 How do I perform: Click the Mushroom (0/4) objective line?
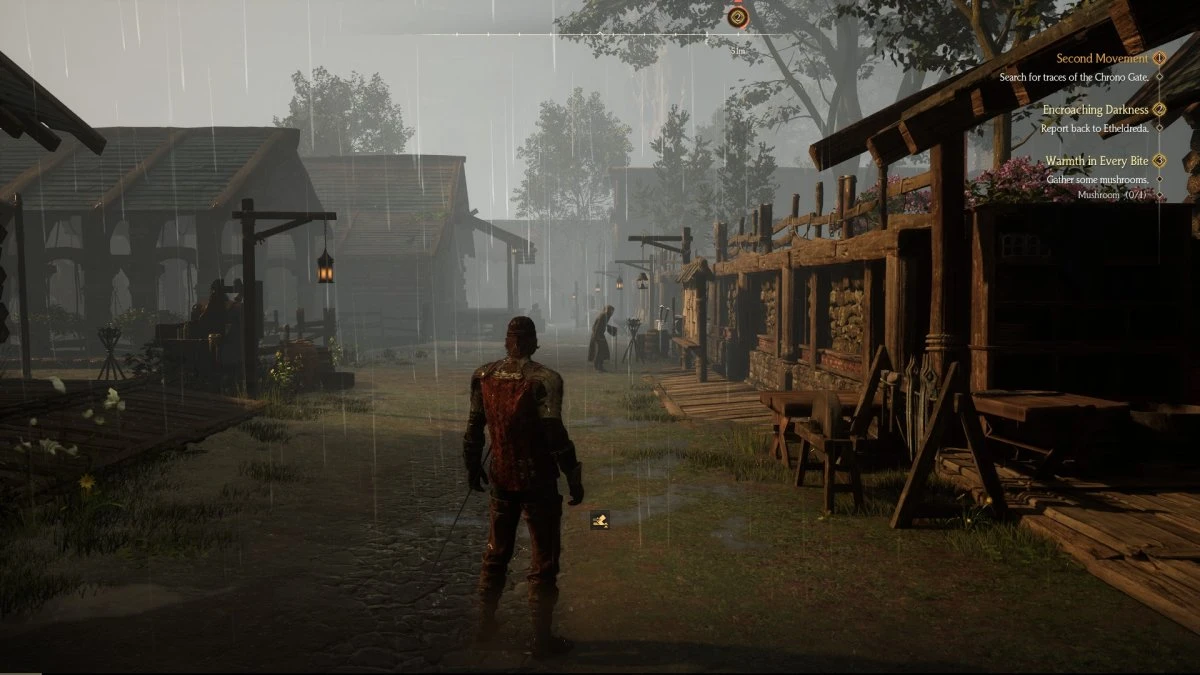click(x=1110, y=195)
